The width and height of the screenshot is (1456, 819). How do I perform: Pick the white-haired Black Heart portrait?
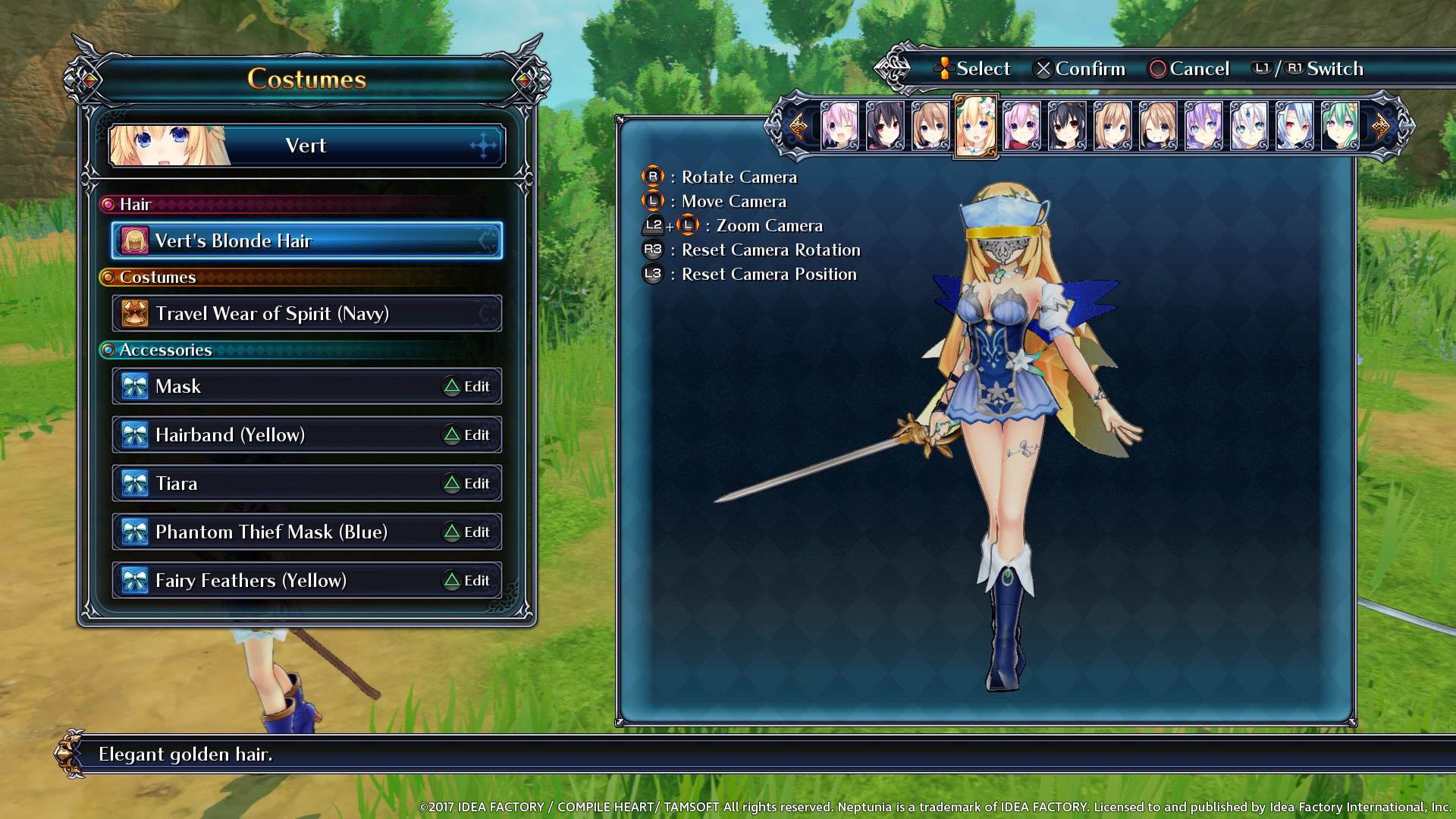point(1249,125)
